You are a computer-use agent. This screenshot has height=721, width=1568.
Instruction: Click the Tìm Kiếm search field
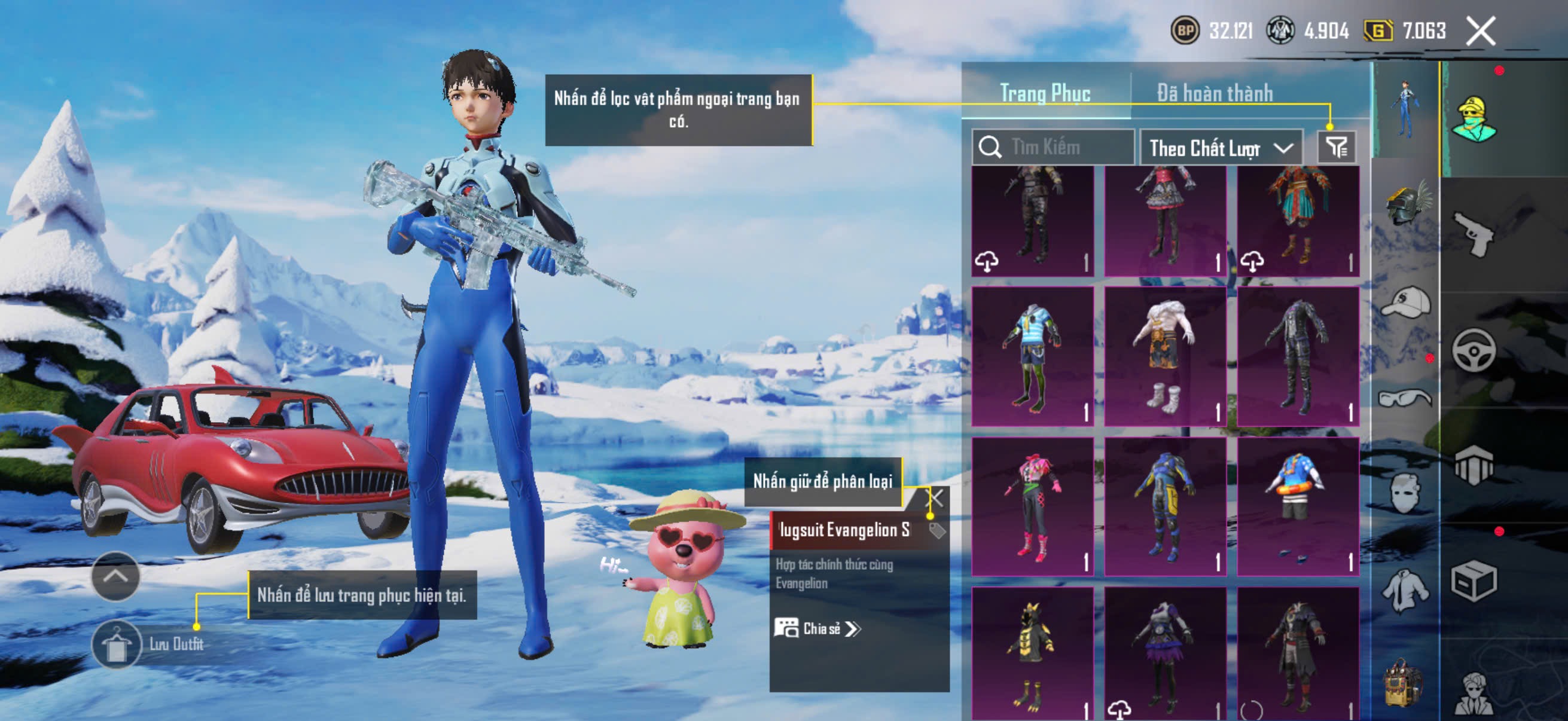tap(1059, 147)
